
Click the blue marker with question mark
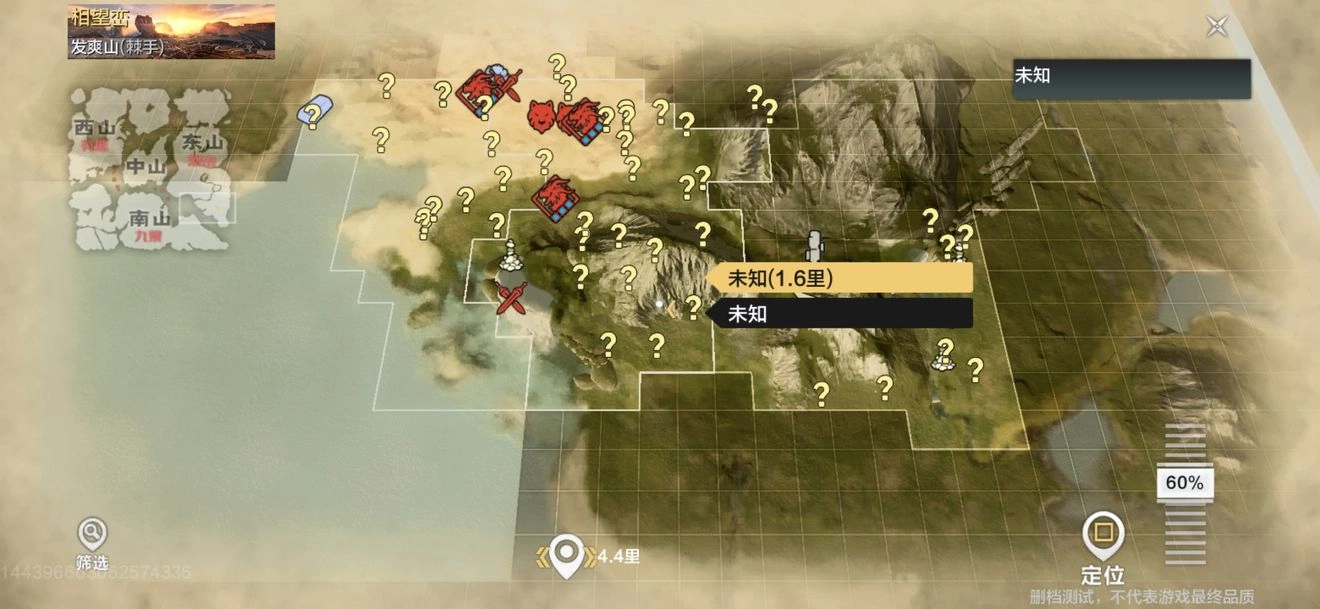click(x=314, y=111)
